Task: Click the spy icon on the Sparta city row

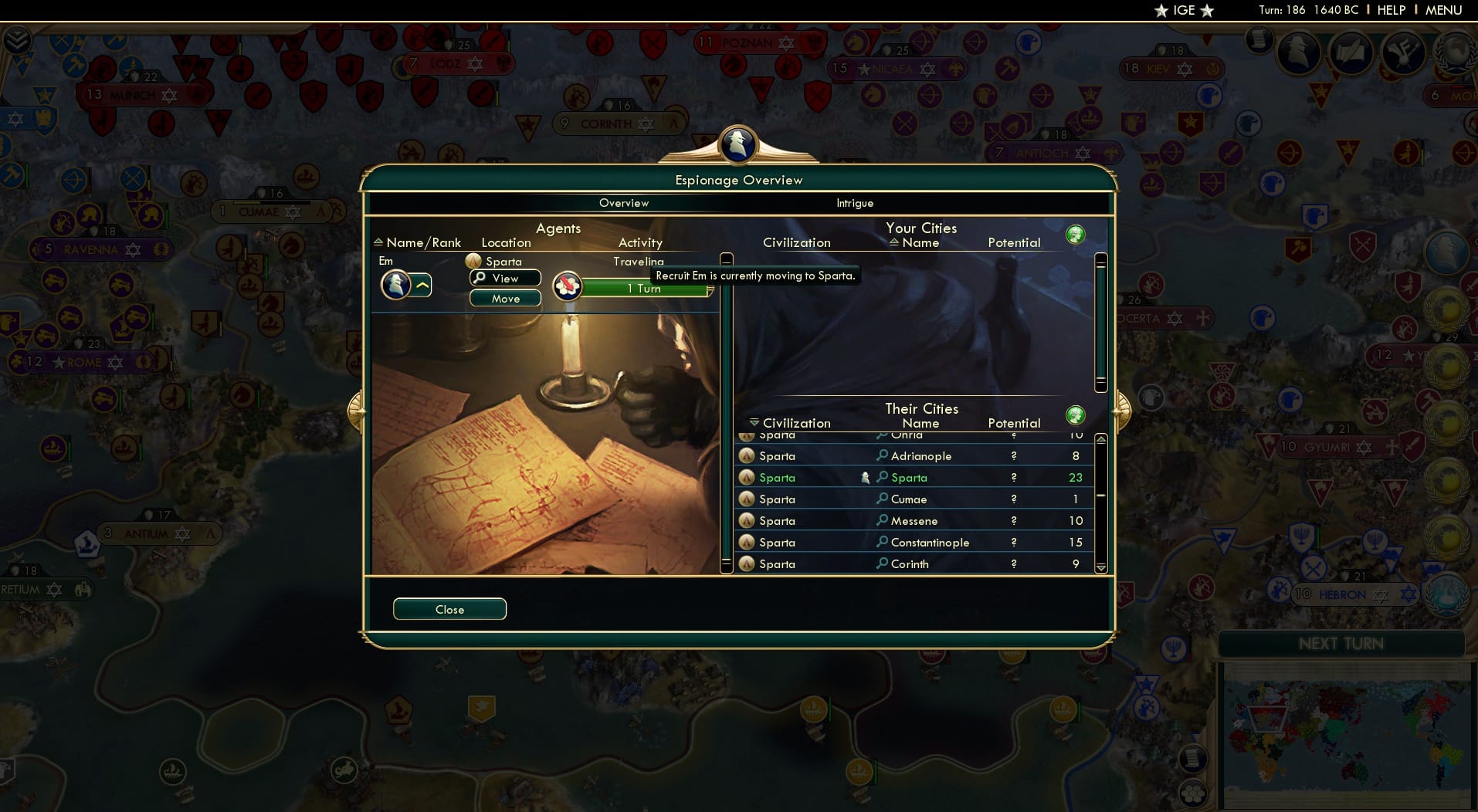Action: [866, 477]
